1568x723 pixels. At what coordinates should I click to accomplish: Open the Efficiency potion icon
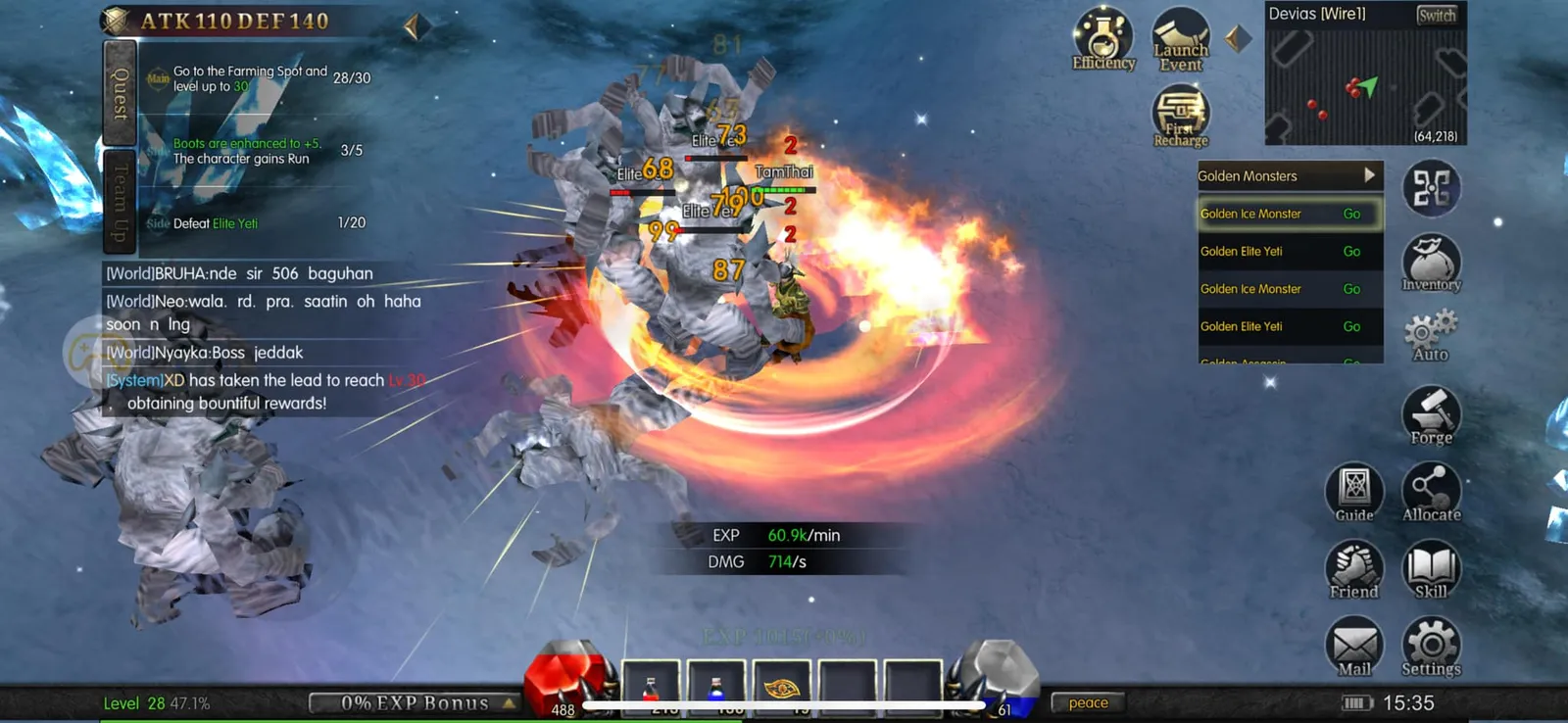point(1103,39)
